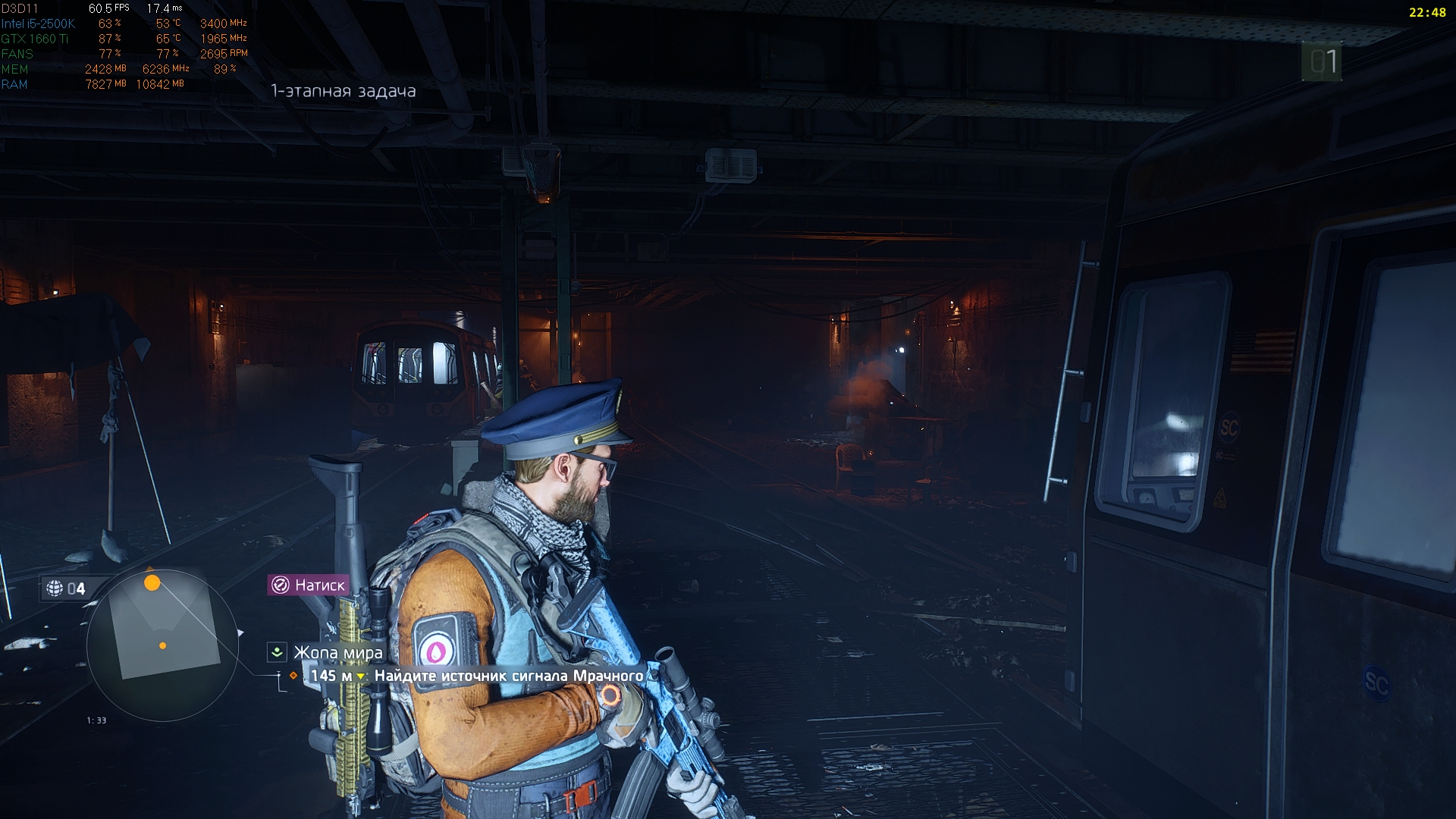1456x819 pixels.
Task: Click the orange objective diamond marker
Action: point(291,674)
